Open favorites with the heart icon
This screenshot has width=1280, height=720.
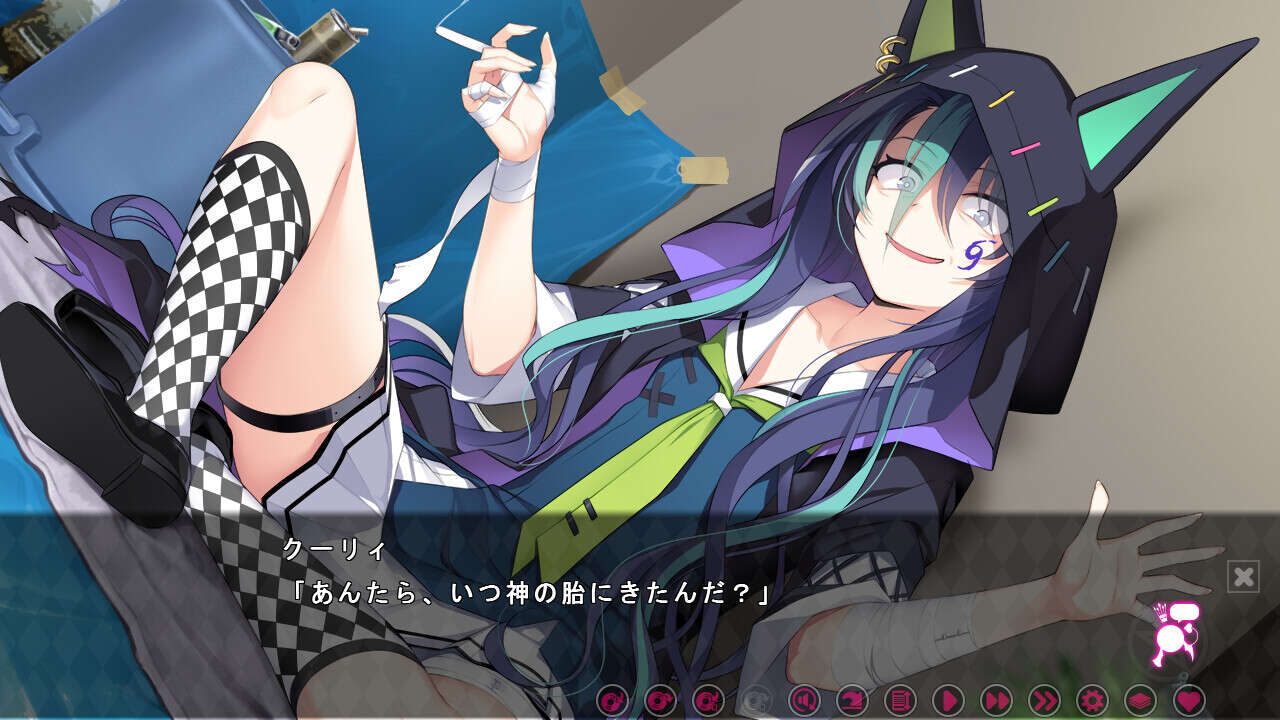[x=1188, y=700]
